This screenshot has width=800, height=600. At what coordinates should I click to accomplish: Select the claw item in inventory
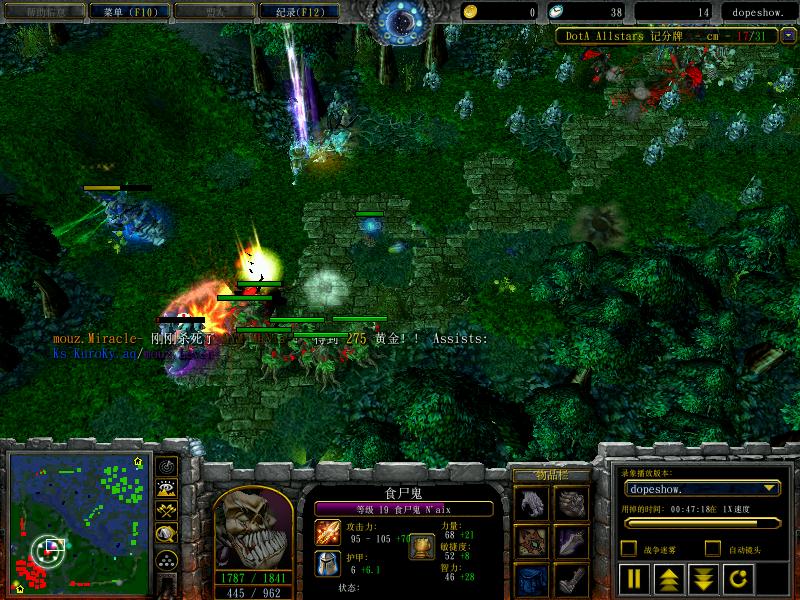point(530,503)
